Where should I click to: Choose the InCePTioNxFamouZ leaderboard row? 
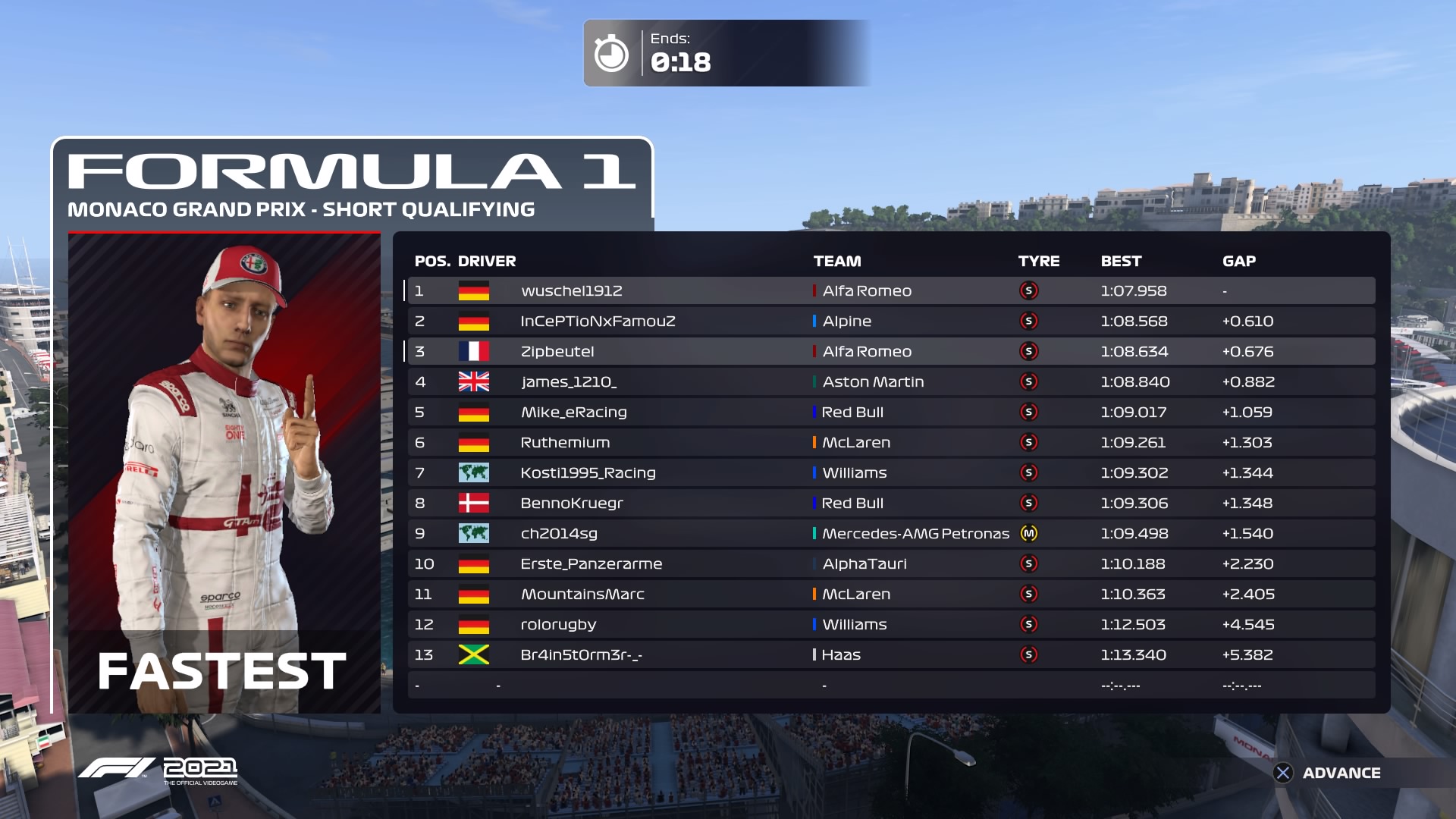point(890,321)
